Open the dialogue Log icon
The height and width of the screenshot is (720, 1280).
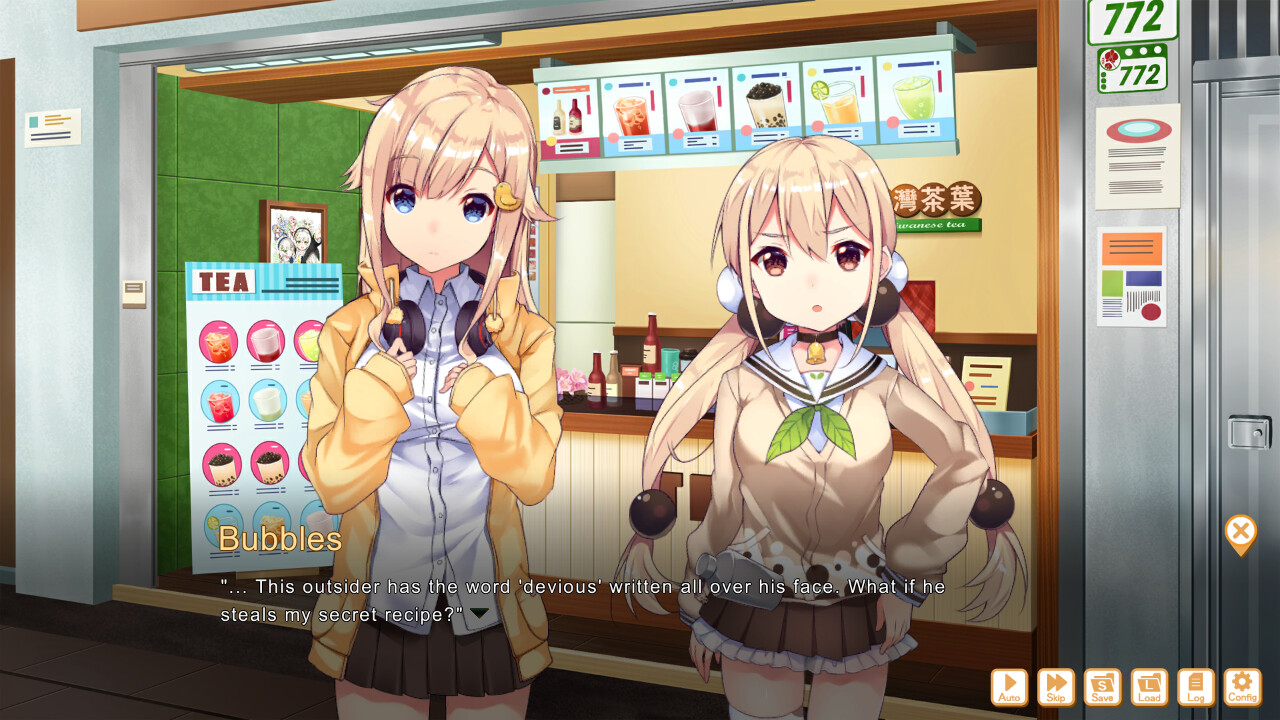(1196, 686)
